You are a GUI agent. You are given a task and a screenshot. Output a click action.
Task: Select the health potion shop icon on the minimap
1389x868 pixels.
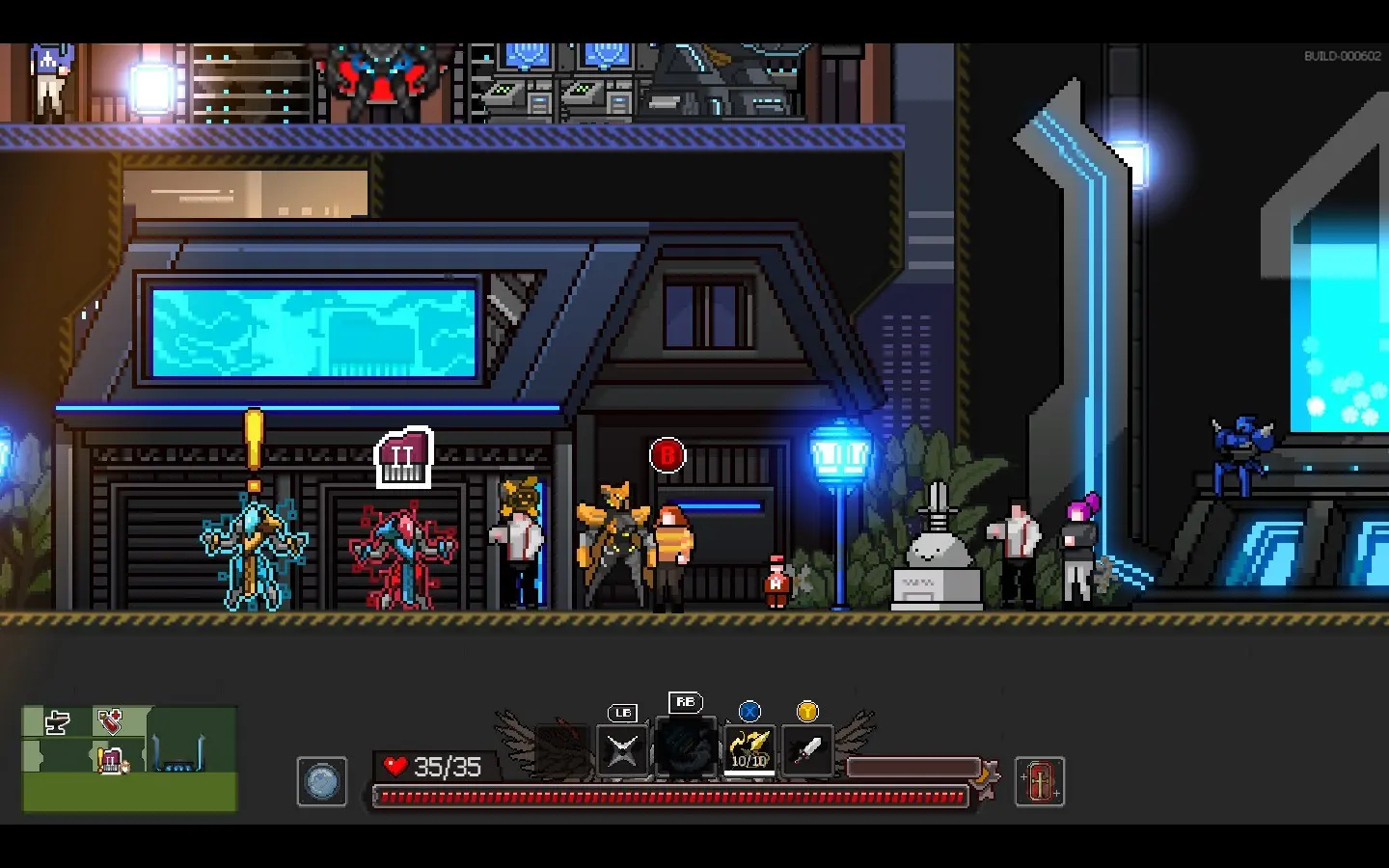(x=109, y=721)
